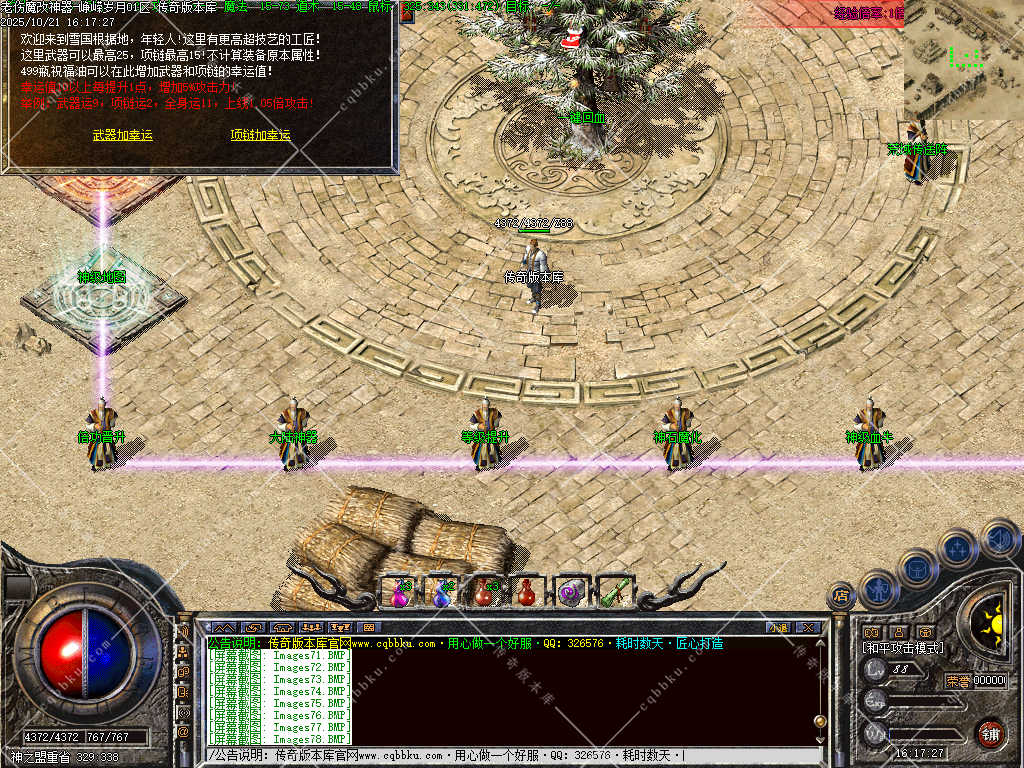Click the 小退 logout button

click(777, 627)
